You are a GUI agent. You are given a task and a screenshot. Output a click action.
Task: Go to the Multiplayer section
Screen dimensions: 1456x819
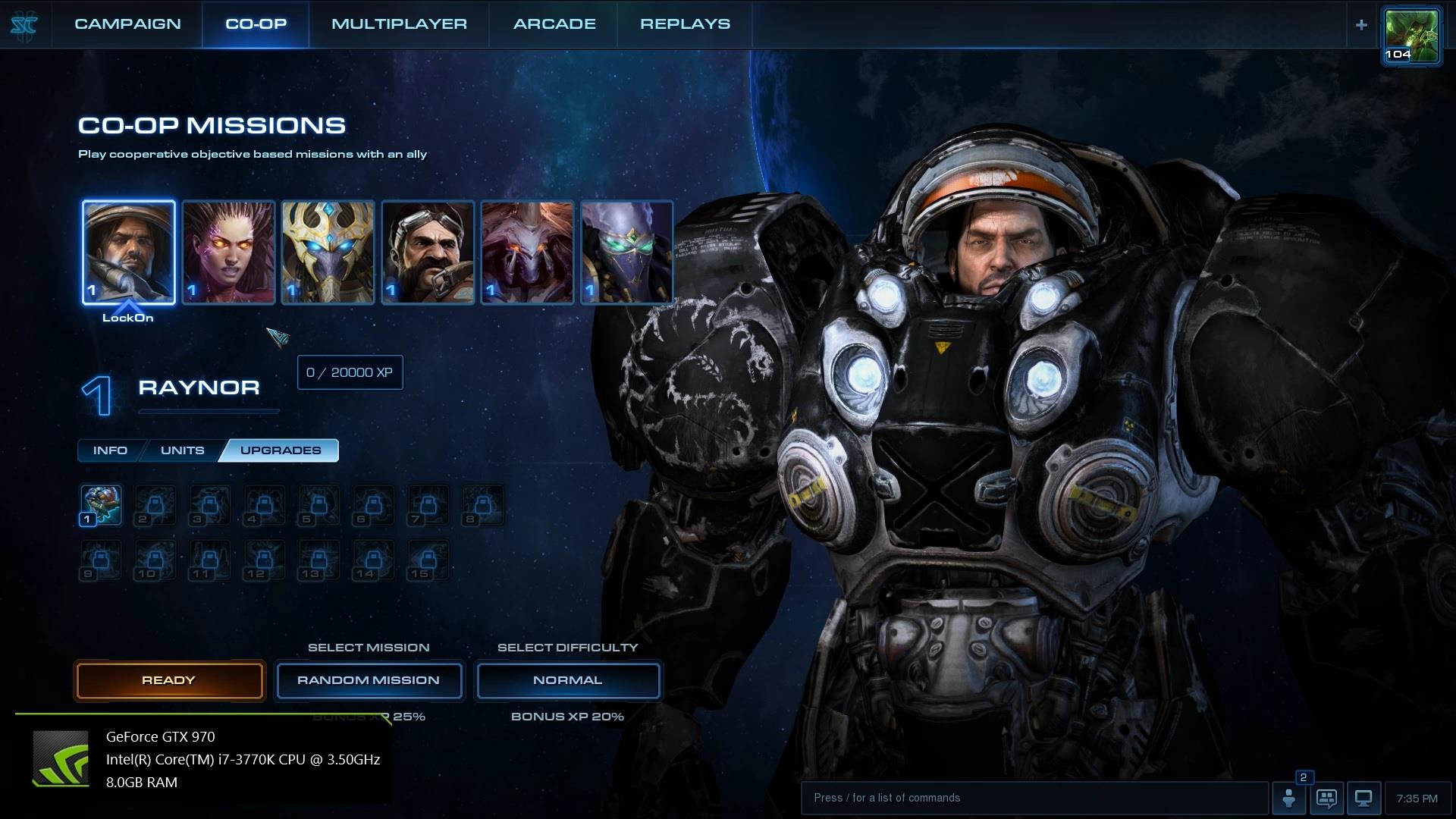coord(399,24)
